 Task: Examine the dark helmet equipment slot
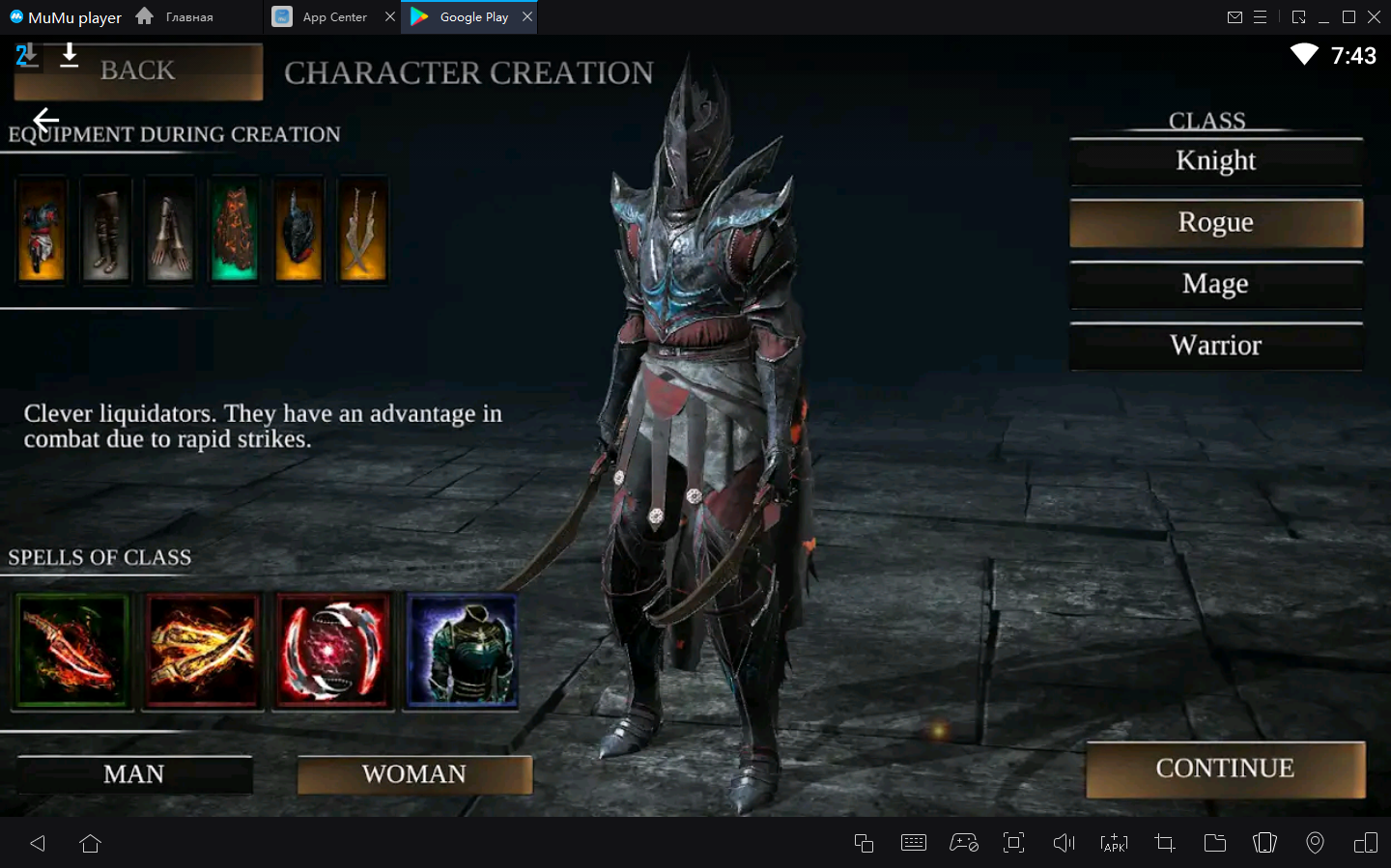point(298,231)
